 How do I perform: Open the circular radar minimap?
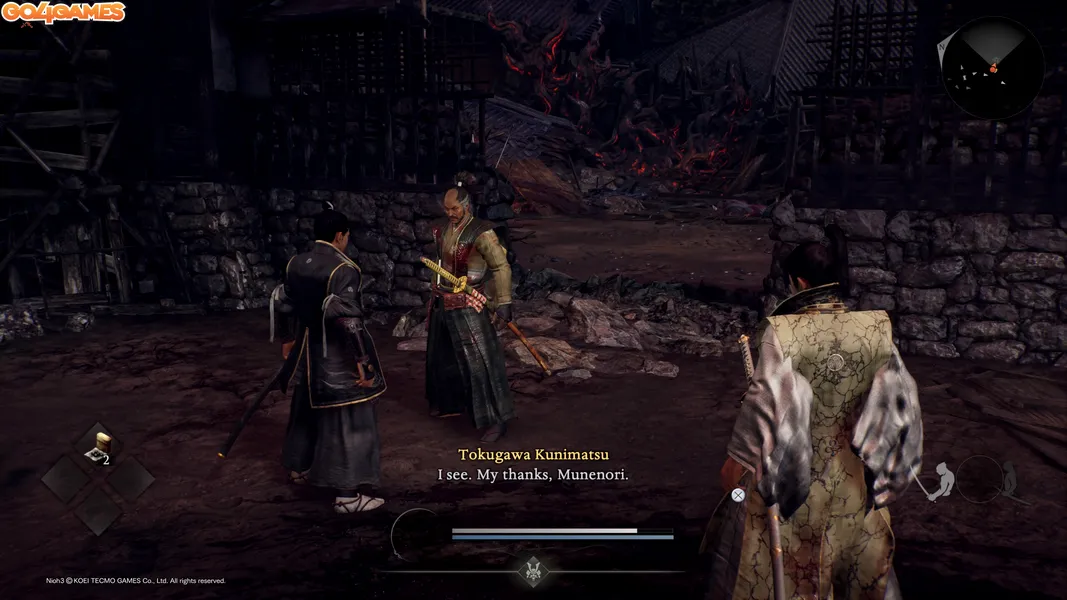(x=992, y=68)
